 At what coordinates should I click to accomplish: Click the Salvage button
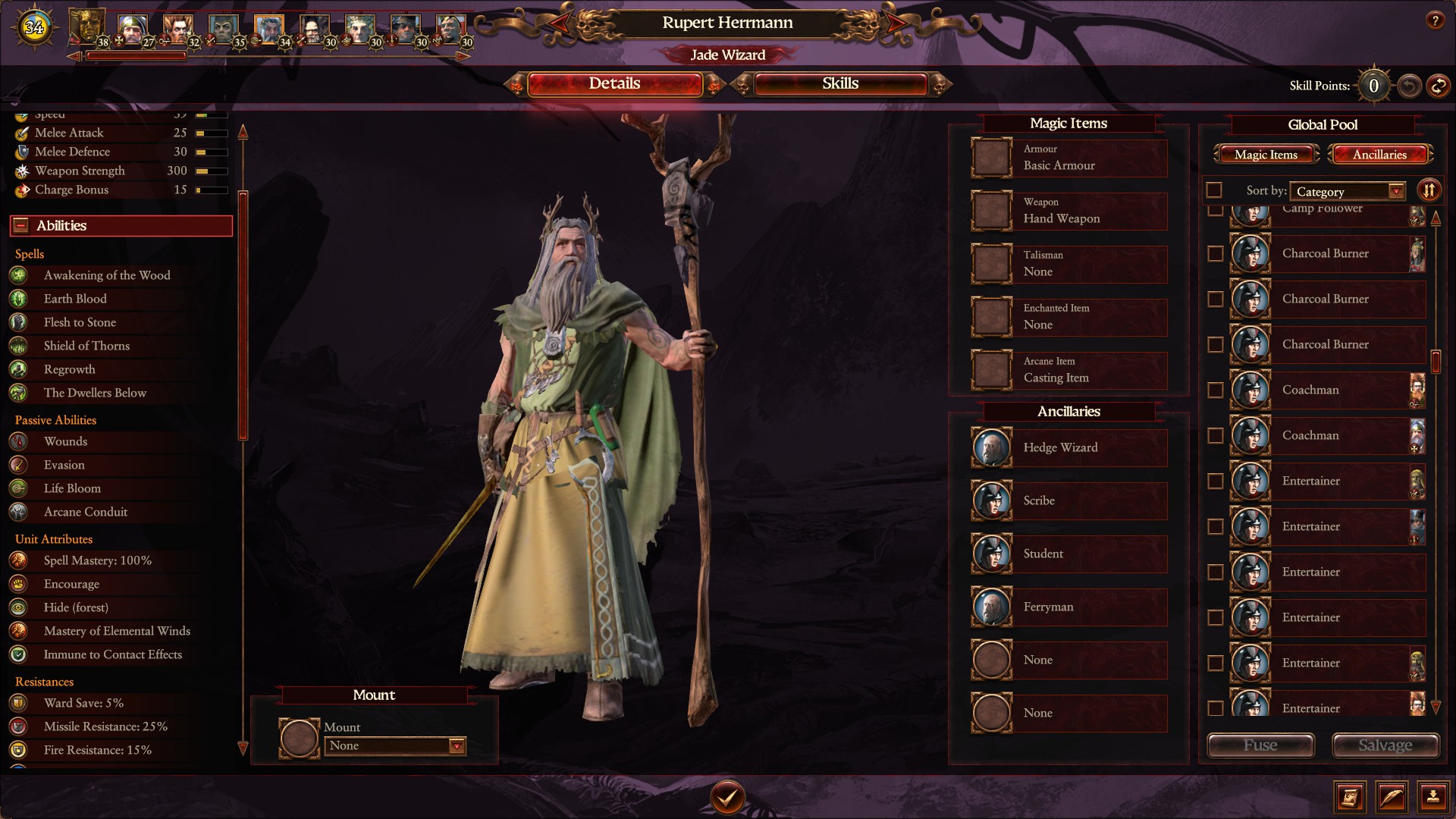click(x=1385, y=745)
